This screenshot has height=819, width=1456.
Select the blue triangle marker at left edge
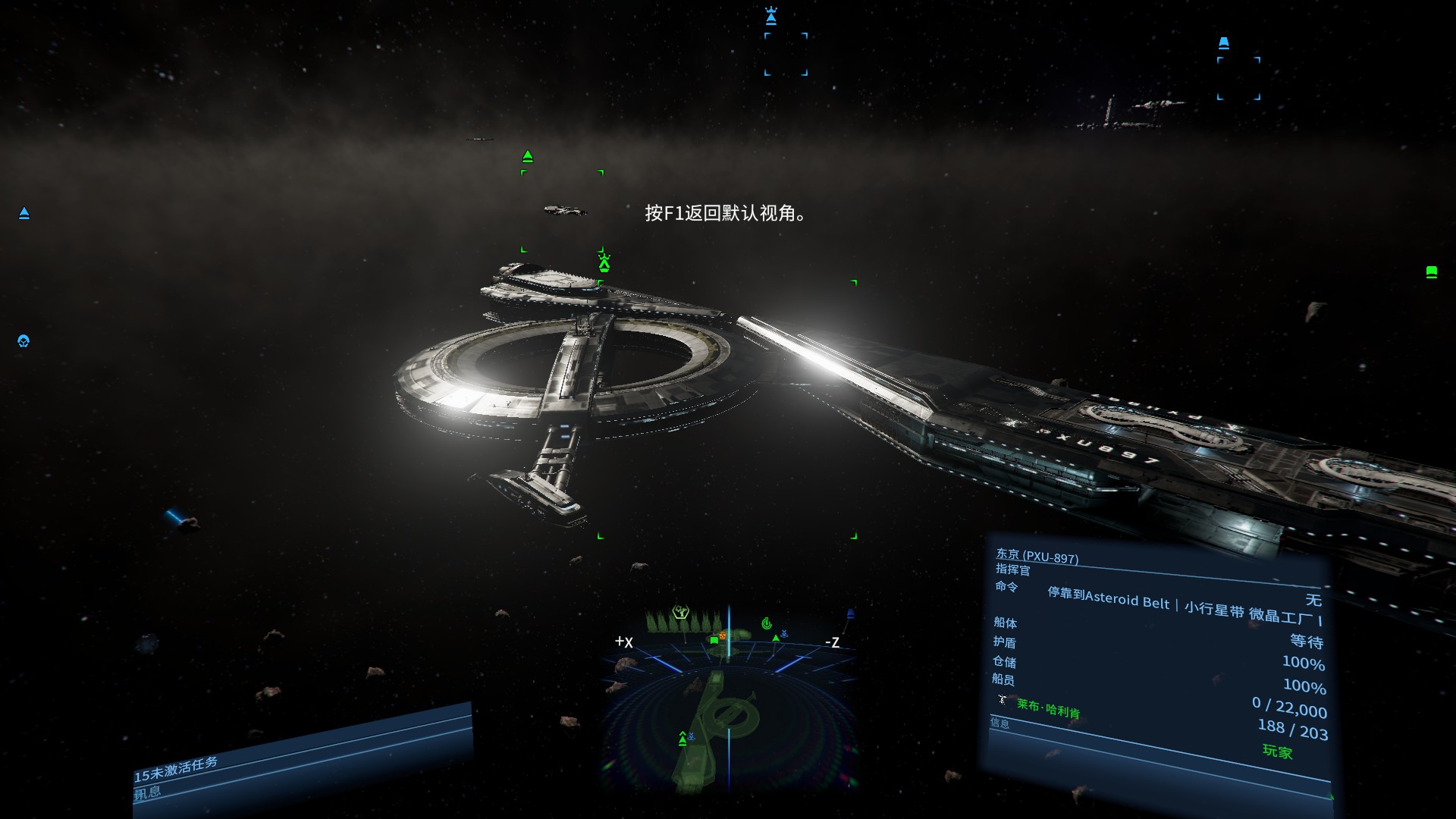(24, 214)
